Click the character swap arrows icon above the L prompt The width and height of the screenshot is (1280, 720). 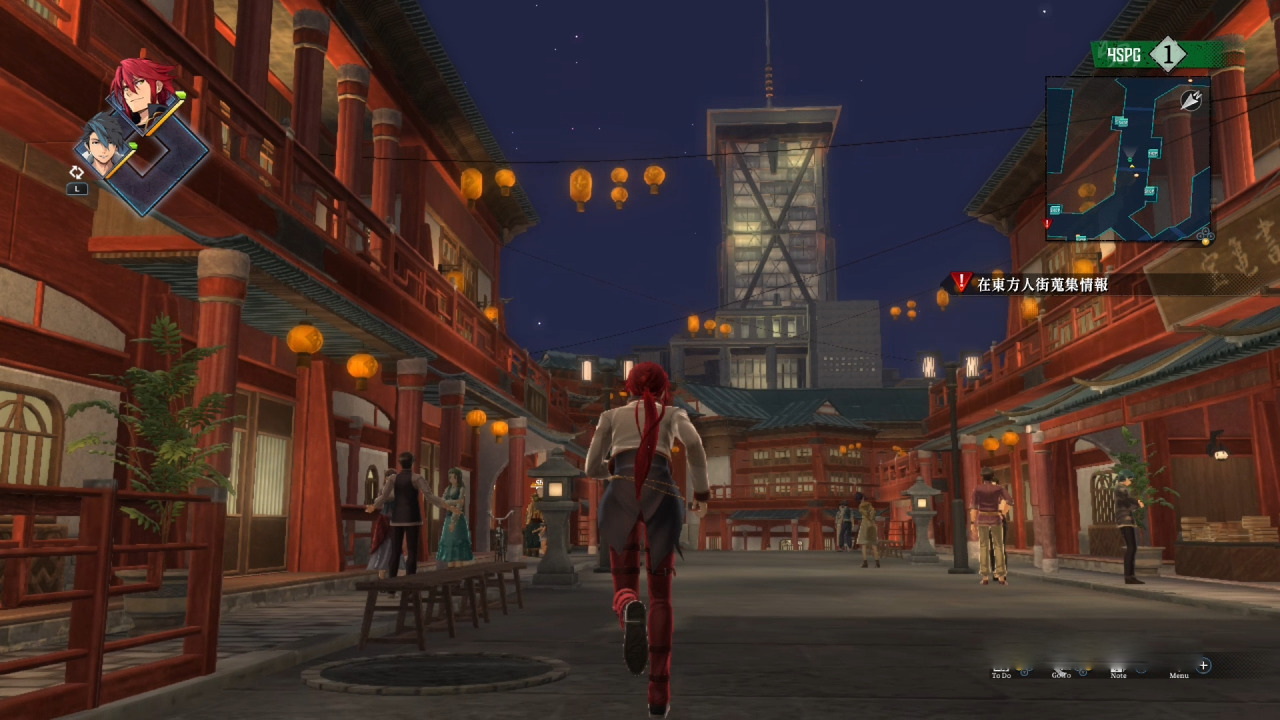(77, 171)
